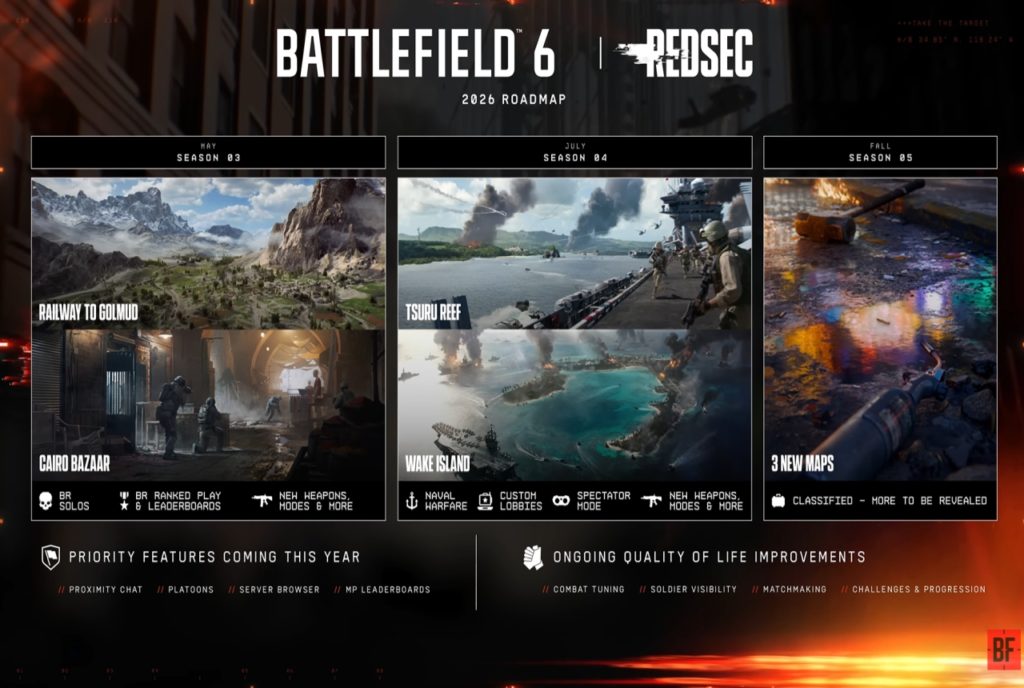Select the Naval Warfare anchor icon

(412, 500)
